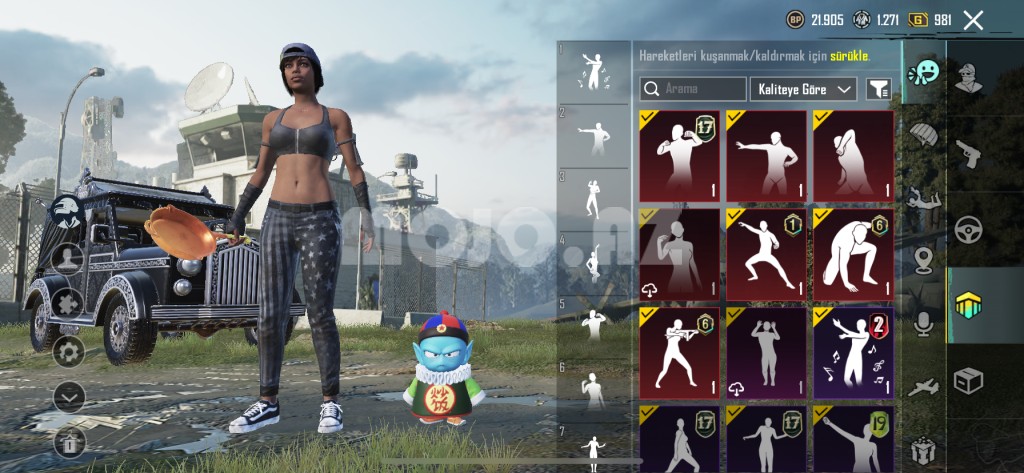Image resolution: width=1024 pixels, height=473 pixels.
Task: Select the dancing emote with music notes
Action: point(853,352)
